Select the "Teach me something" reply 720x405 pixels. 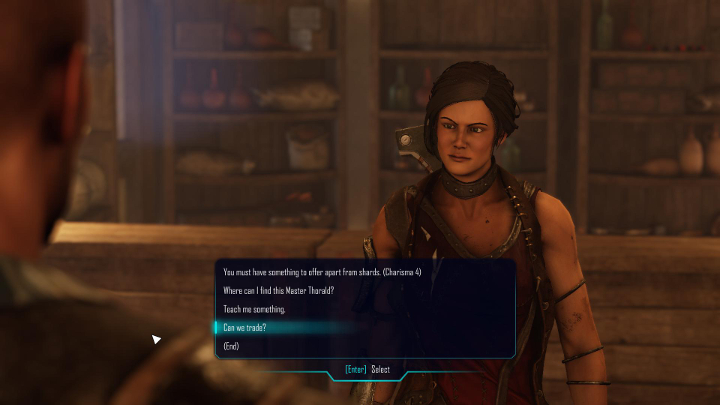click(x=254, y=309)
